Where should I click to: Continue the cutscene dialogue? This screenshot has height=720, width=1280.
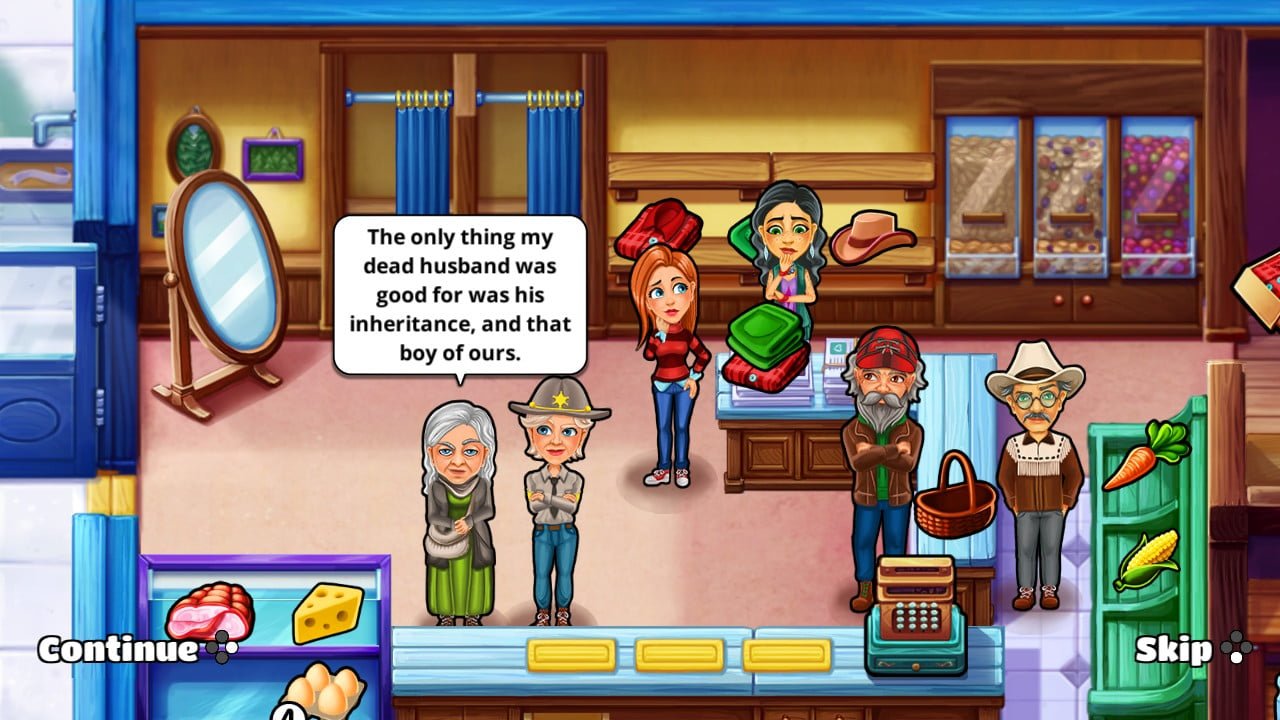click(118, 649)
